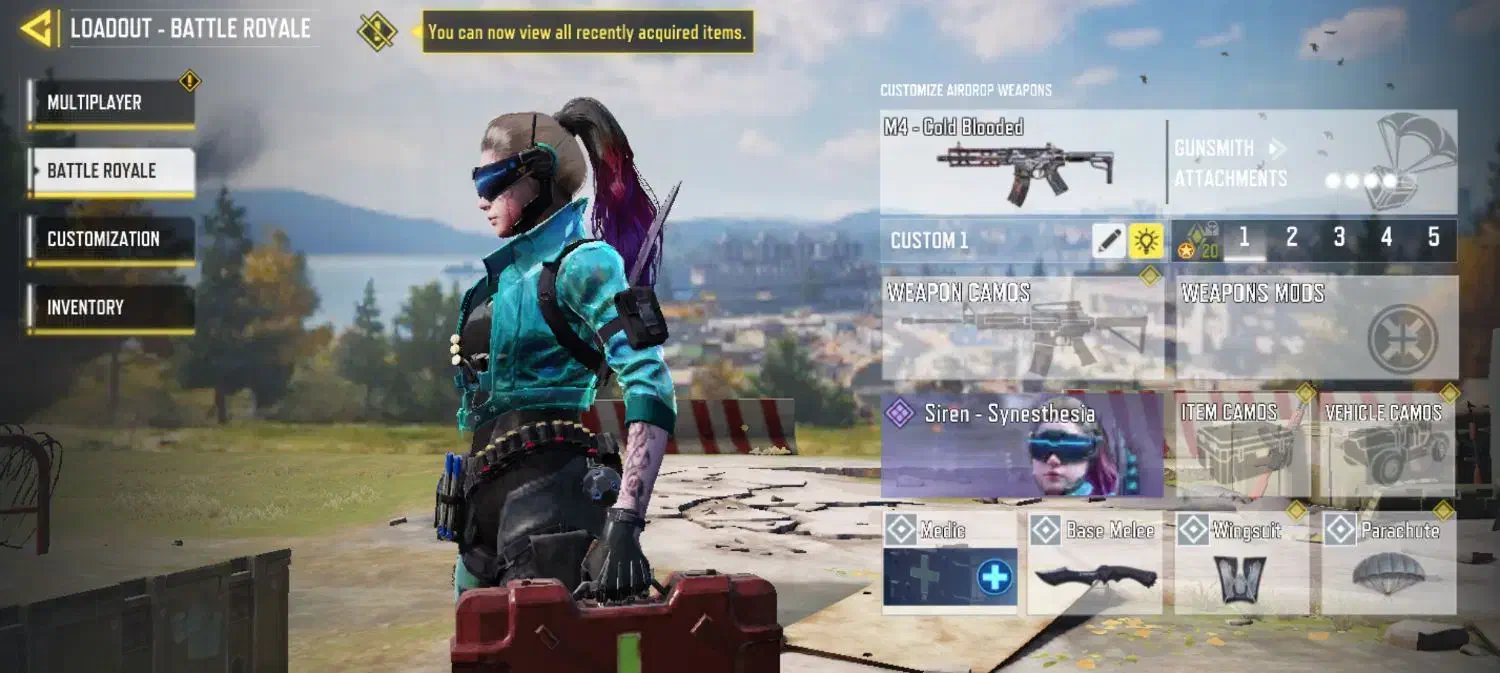
Task: Open the Parachute skin slot
Action: click(x=1389, y=563)
